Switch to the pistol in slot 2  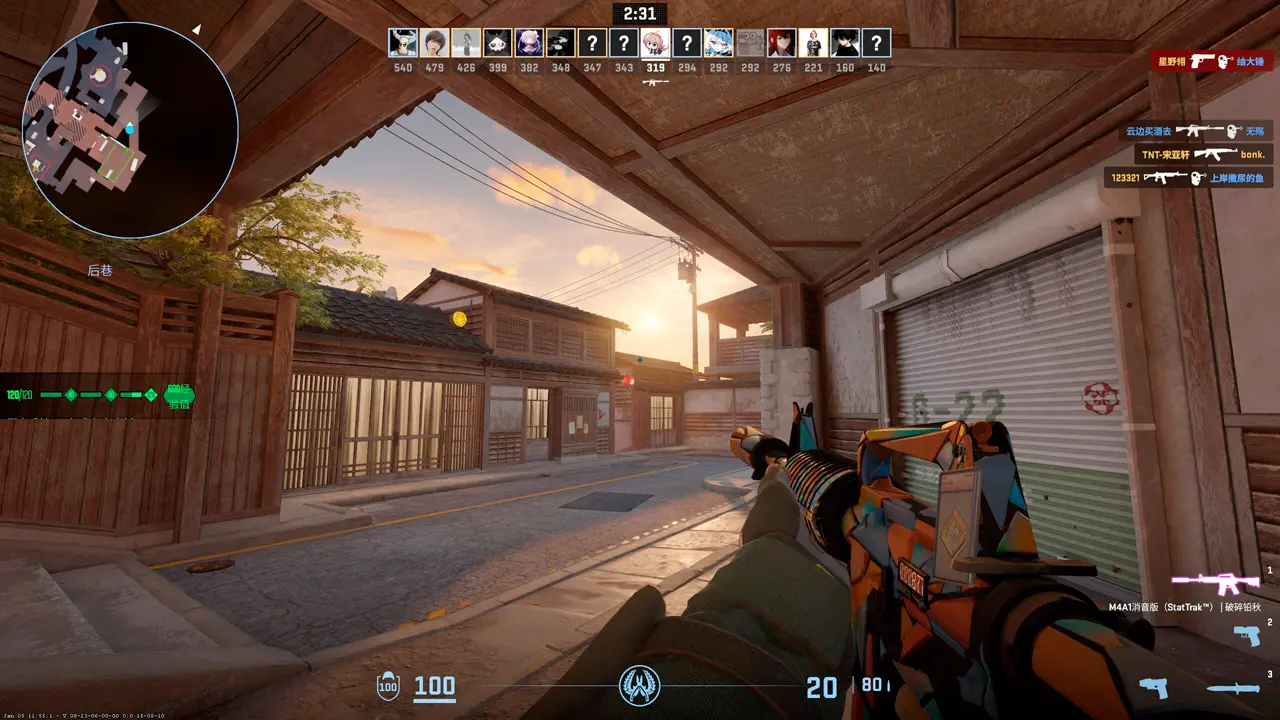(1246, 636)
